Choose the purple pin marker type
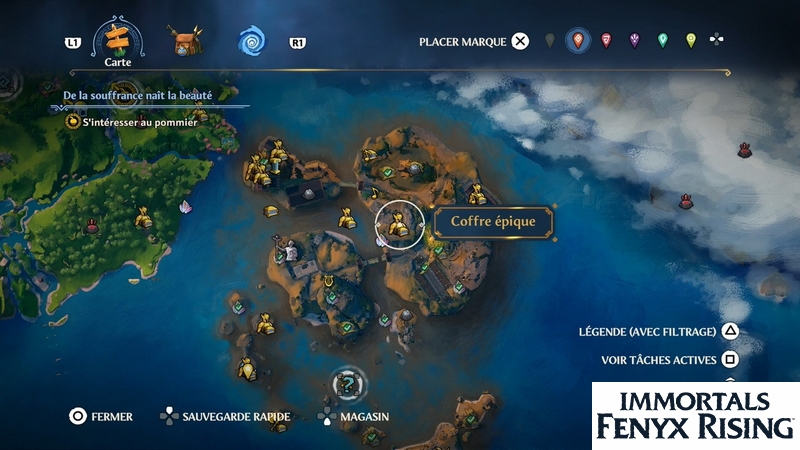This screenshot has height=450, width=800. pyautogui.click(x=634, y=41)
